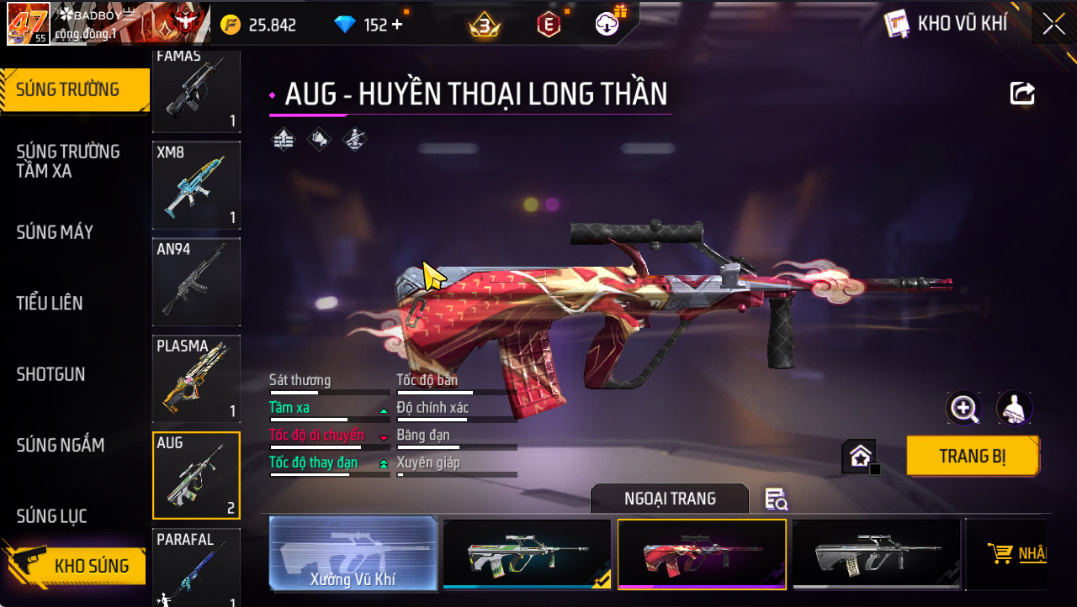Open the NGOẠI TRANG tab

click(x=670, y=499)
